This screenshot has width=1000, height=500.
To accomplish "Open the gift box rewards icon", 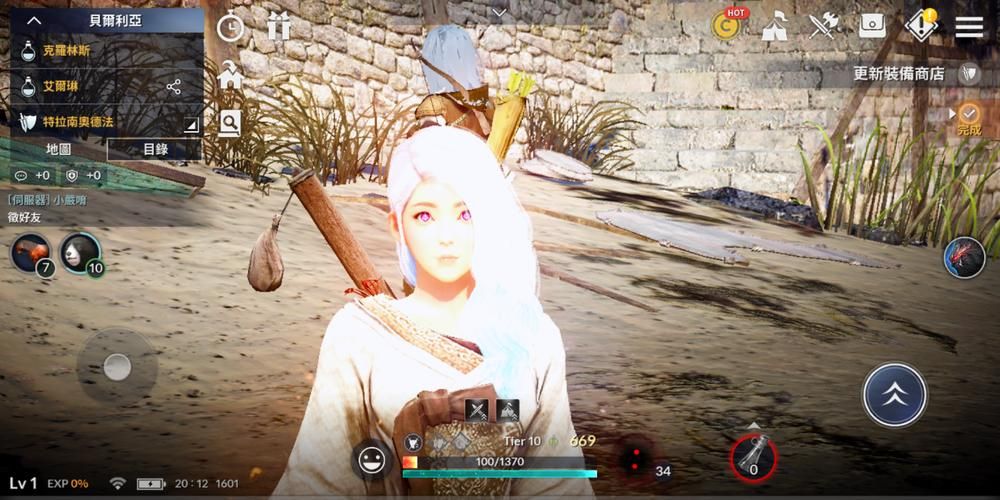I will click(x=279, y=27).
